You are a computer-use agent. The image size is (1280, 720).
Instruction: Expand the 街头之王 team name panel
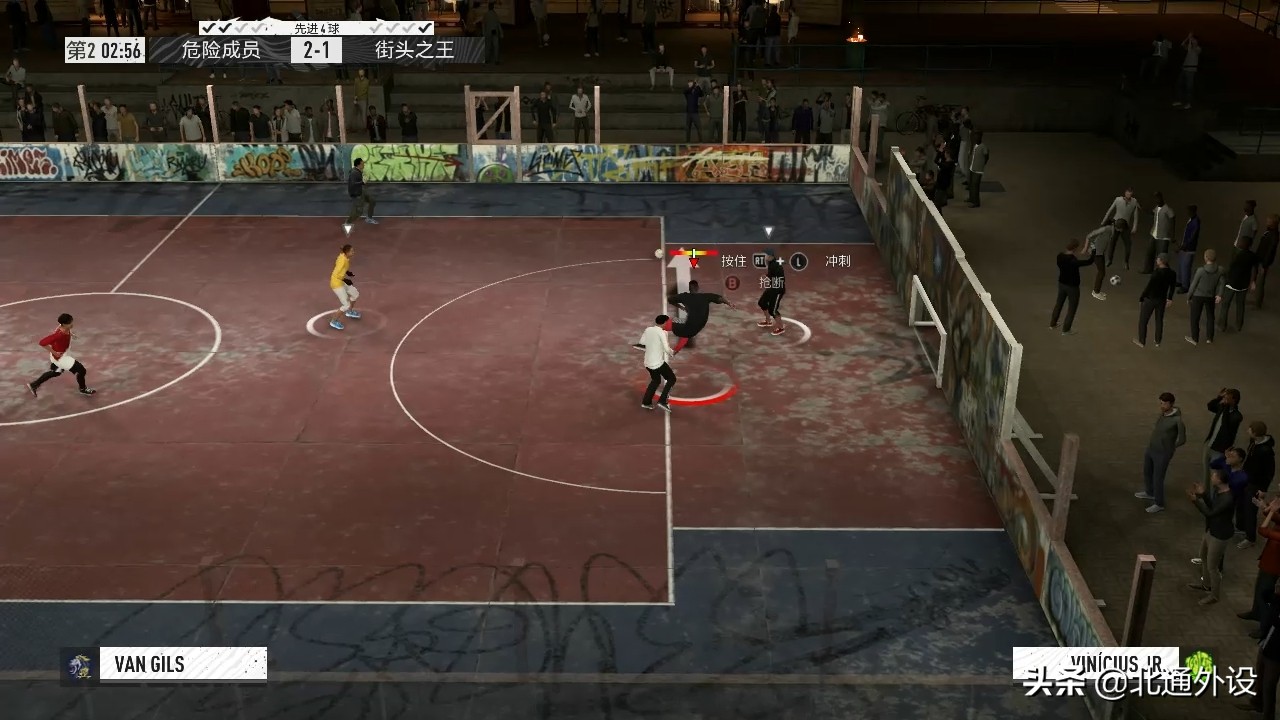(x=414, y=48)
